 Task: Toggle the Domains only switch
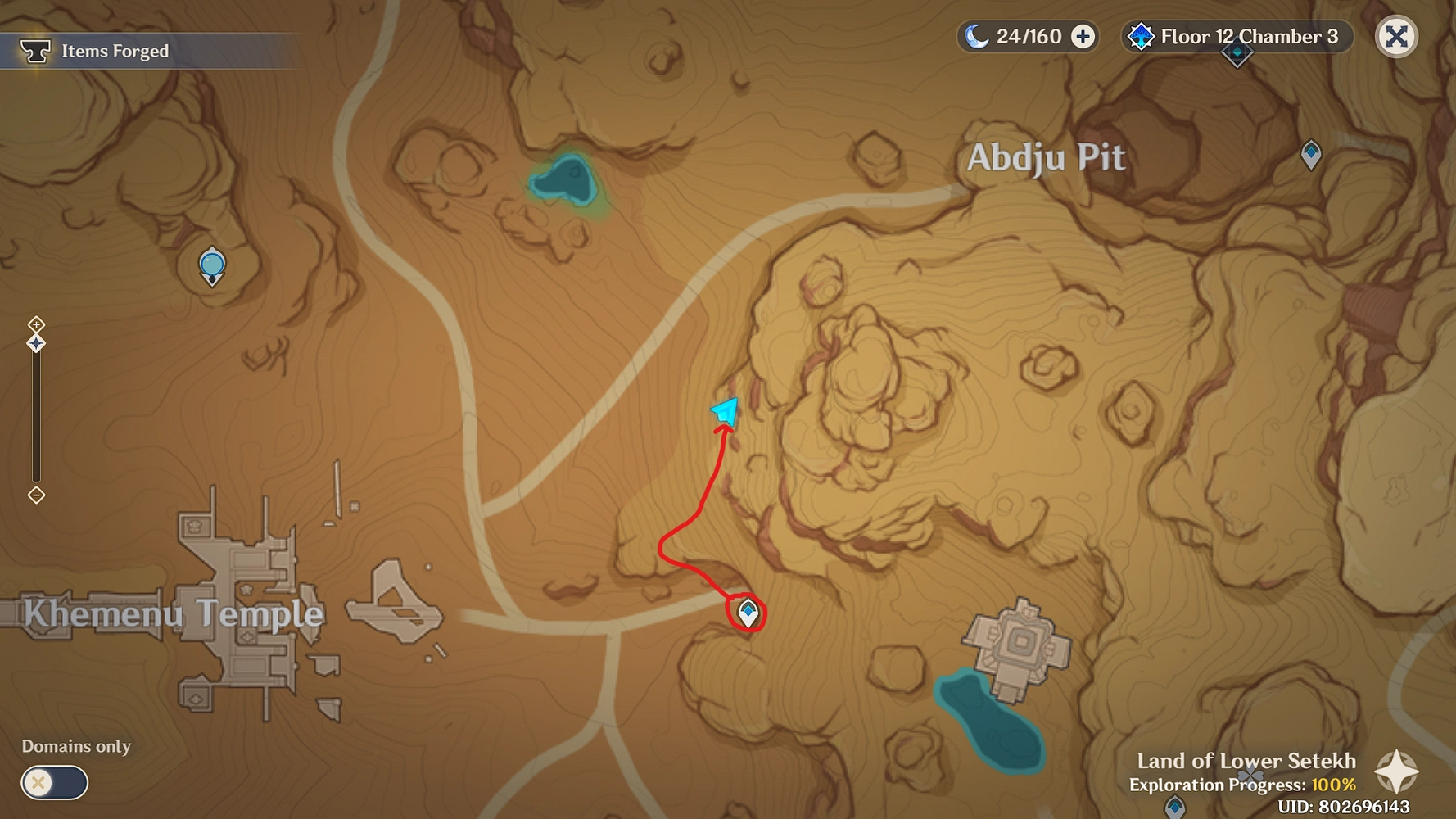(x=54, y=782)
